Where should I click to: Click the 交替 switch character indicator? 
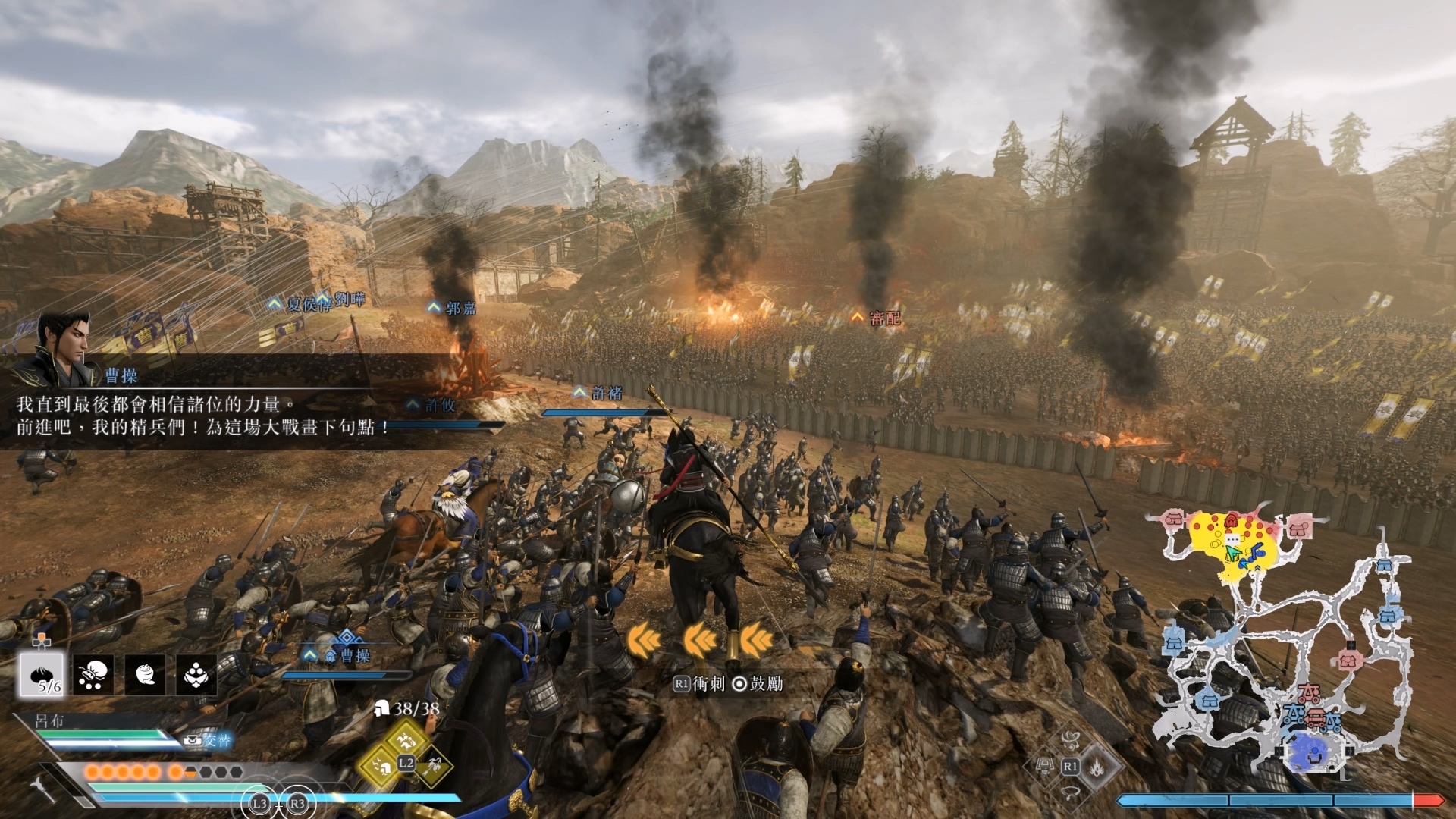pyautogui.click(x=210, y=739)
